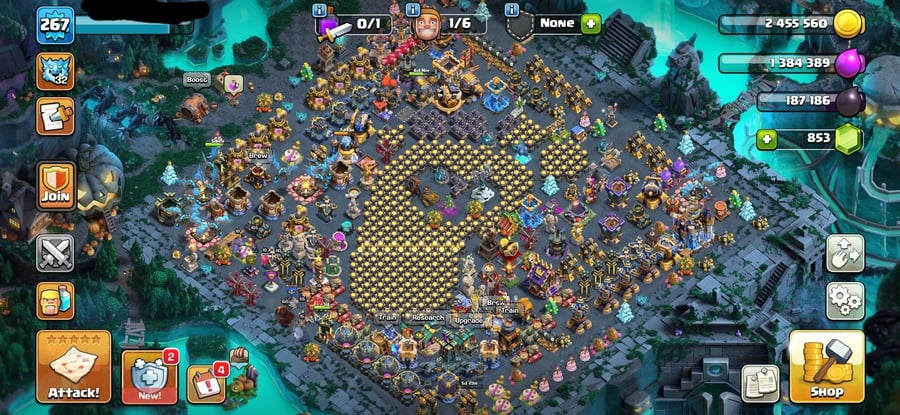Open the Shop

pyautogui.click(x=826, y=366)
